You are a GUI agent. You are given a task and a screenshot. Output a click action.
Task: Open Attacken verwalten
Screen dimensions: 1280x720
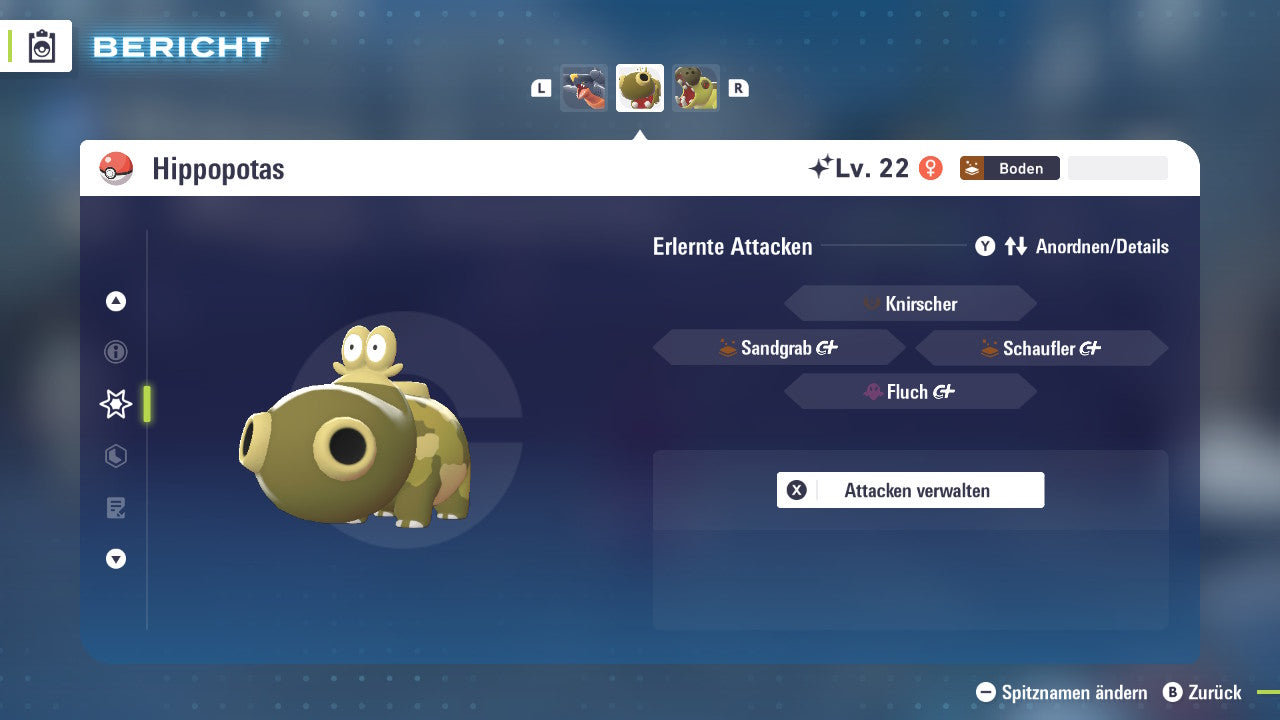click(x=910, y=490)
